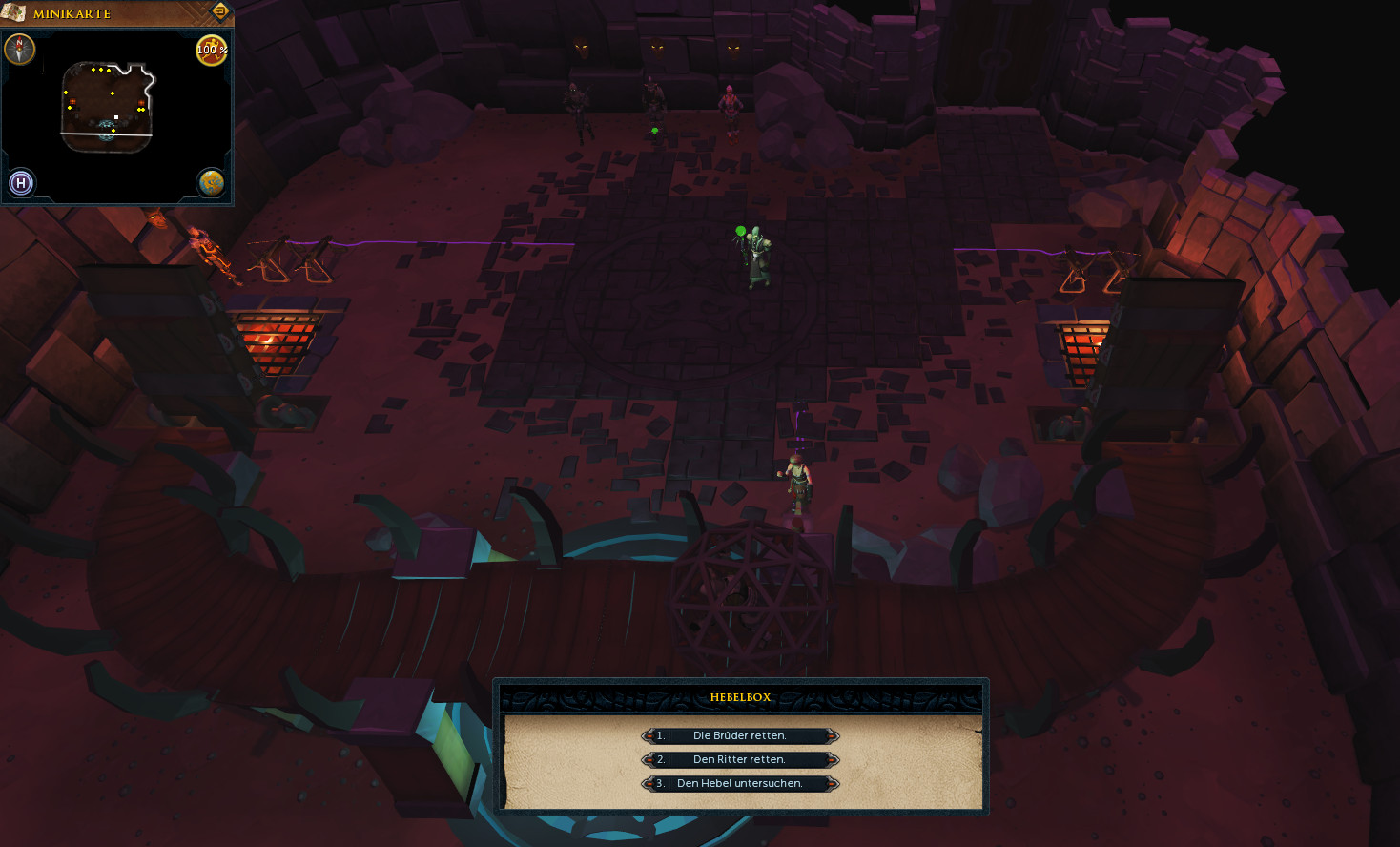Select 'Den Ritter retten.' option

coord(740,759)
